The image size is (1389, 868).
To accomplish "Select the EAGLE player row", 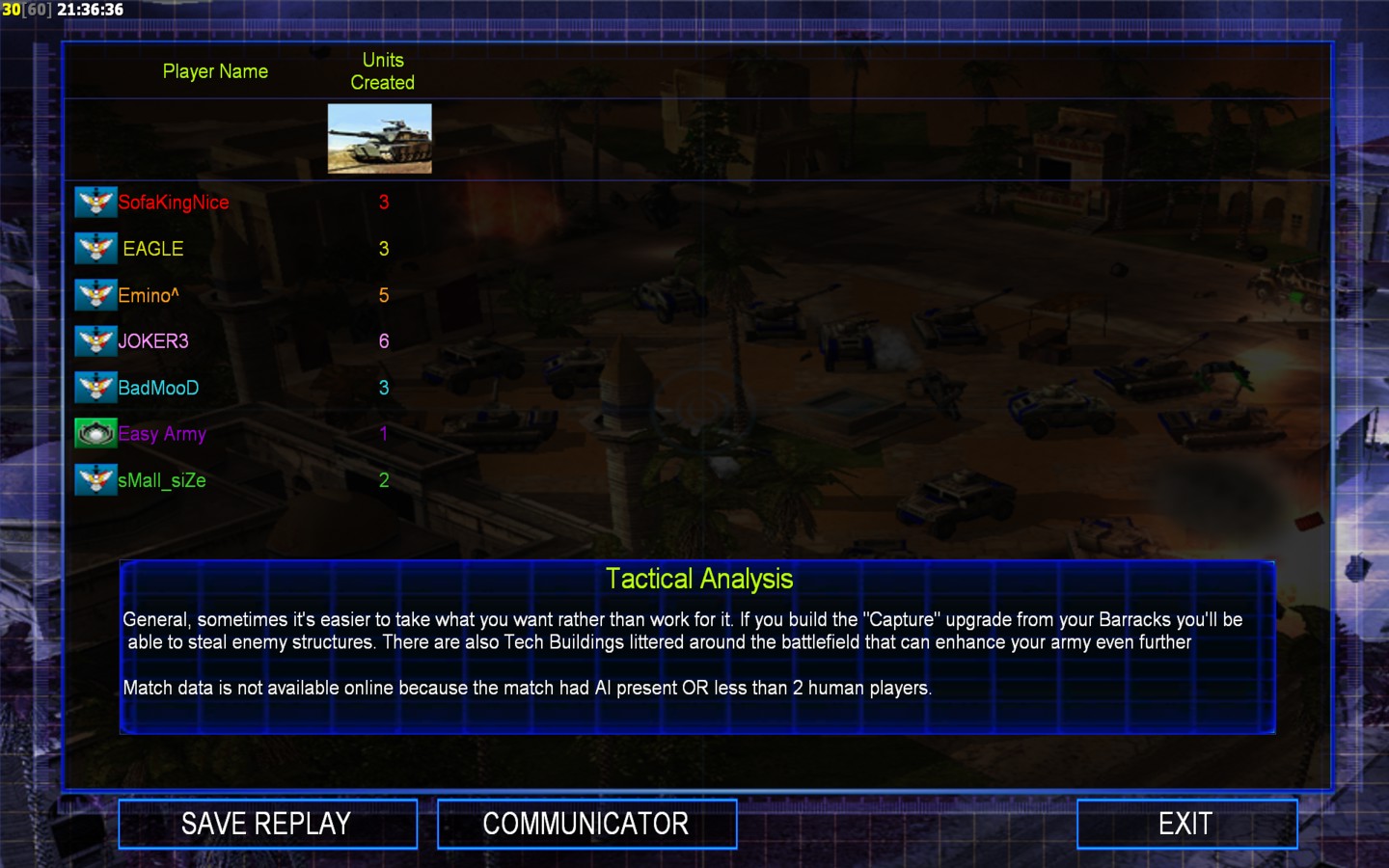I will click(152, 249).
